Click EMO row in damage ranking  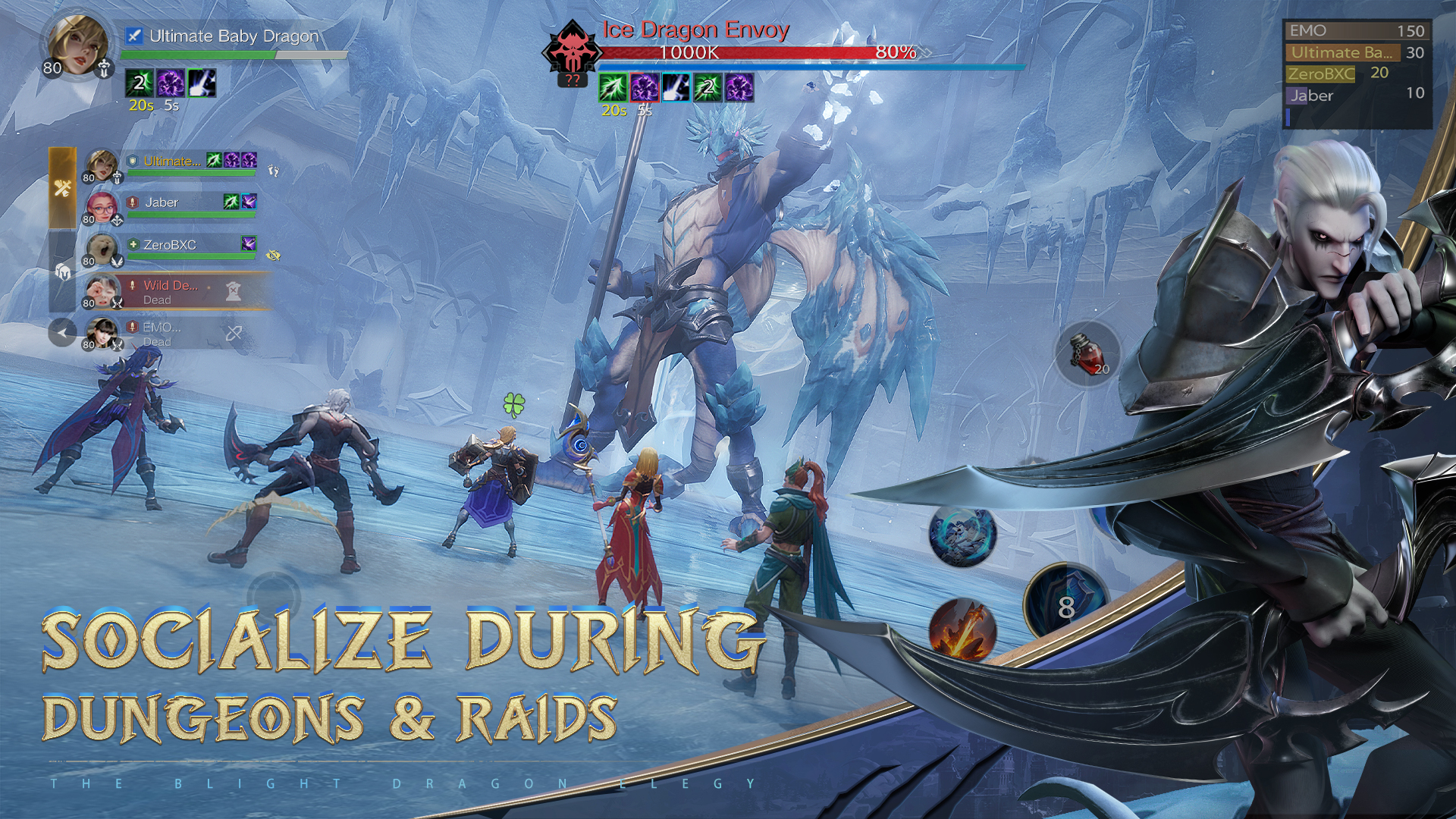[x=1357, y=31]
